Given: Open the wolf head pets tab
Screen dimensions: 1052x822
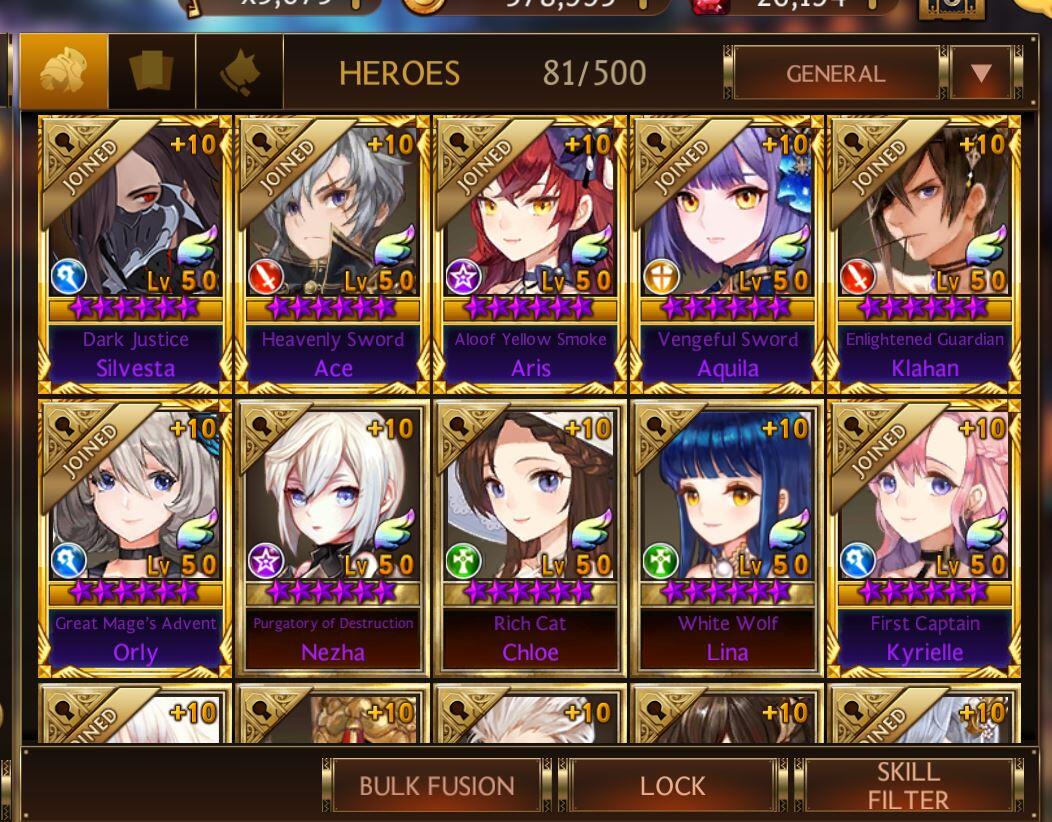Looking at the screenshot, I should [240, 72].
